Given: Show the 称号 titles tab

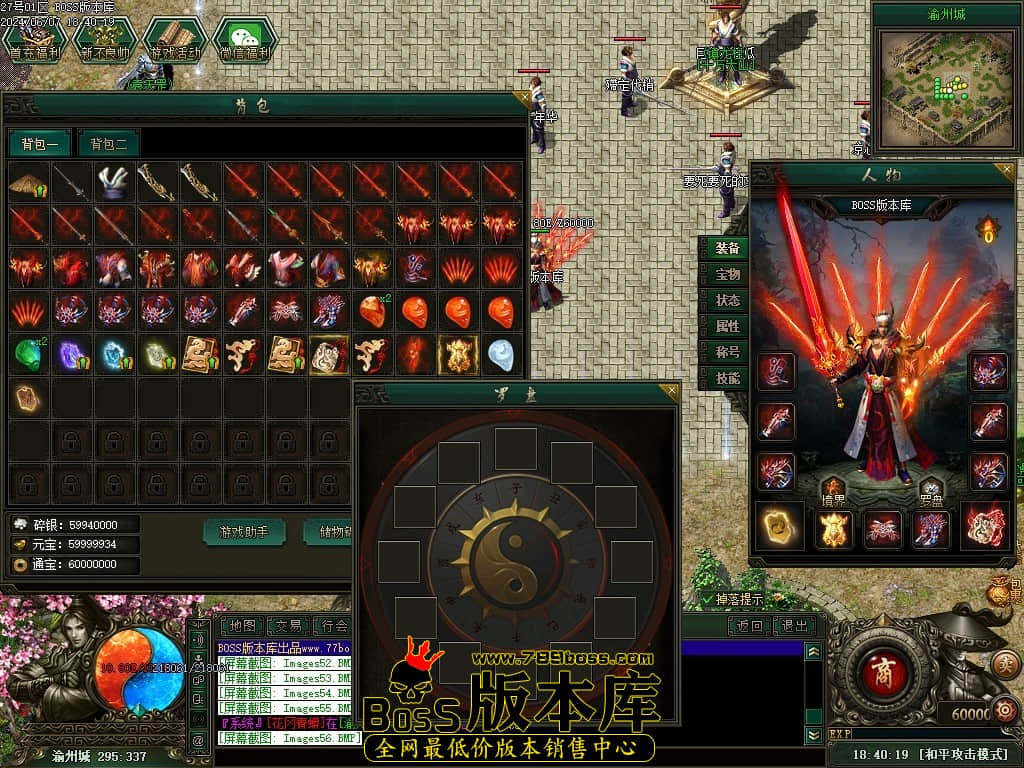Looking at the screenshot, I should [727, 352].
